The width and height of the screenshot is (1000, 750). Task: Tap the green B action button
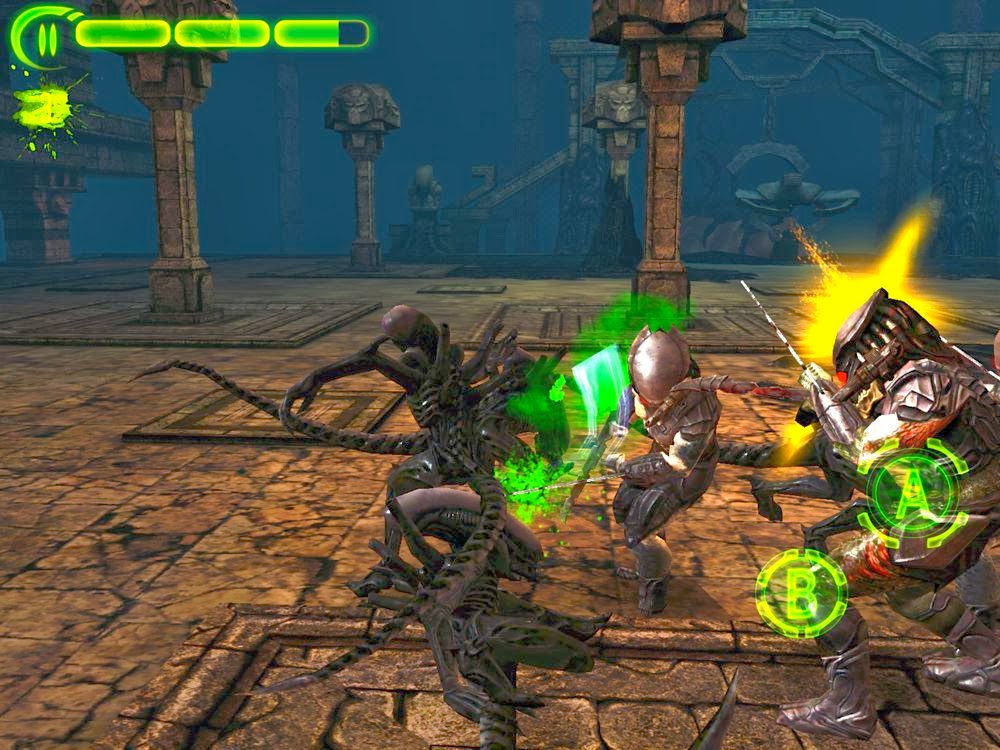[801, 594]
